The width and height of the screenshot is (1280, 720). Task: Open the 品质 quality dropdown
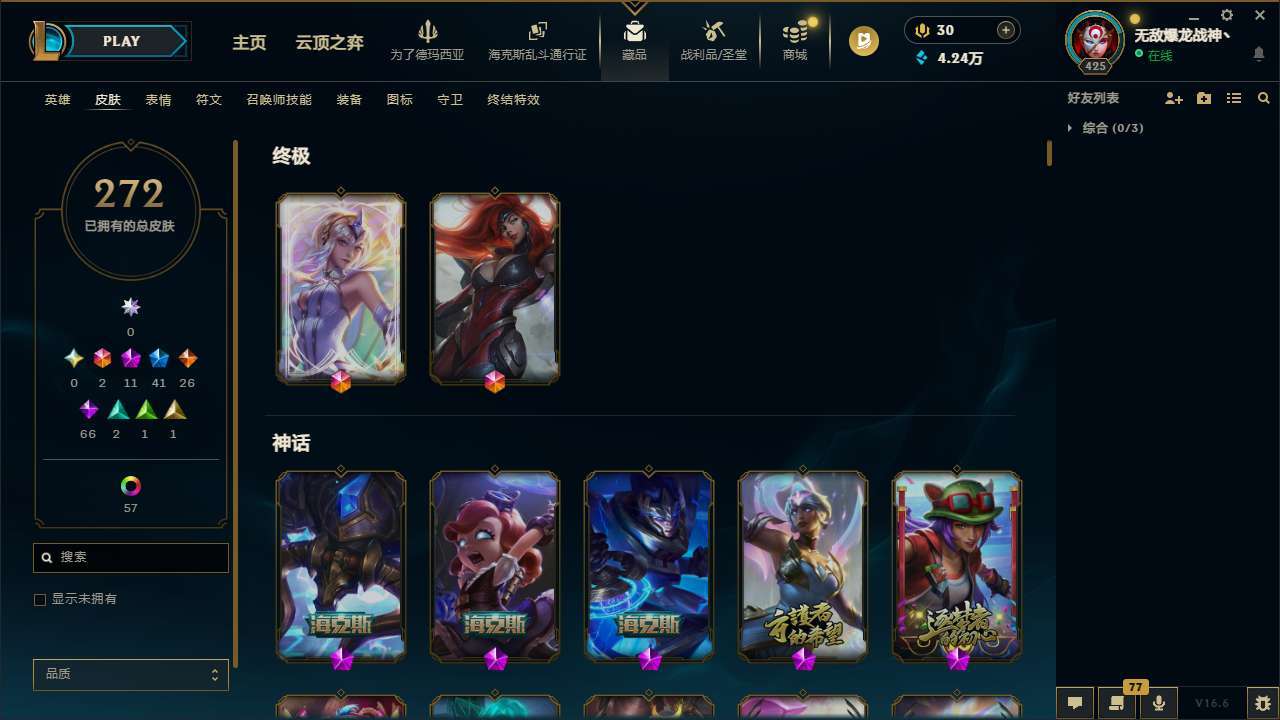[130, 674]
